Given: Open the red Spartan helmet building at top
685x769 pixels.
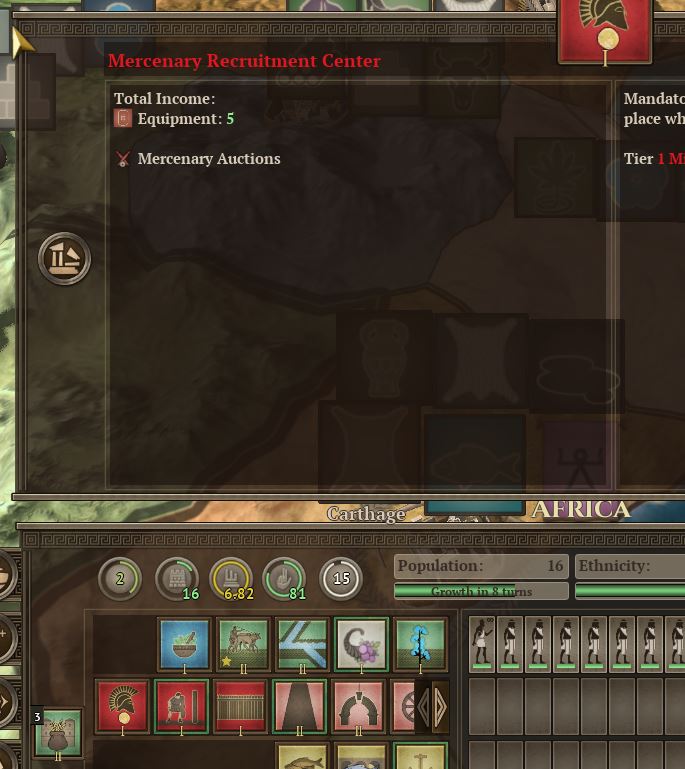Looking at the screenshot, I should 605,31.
